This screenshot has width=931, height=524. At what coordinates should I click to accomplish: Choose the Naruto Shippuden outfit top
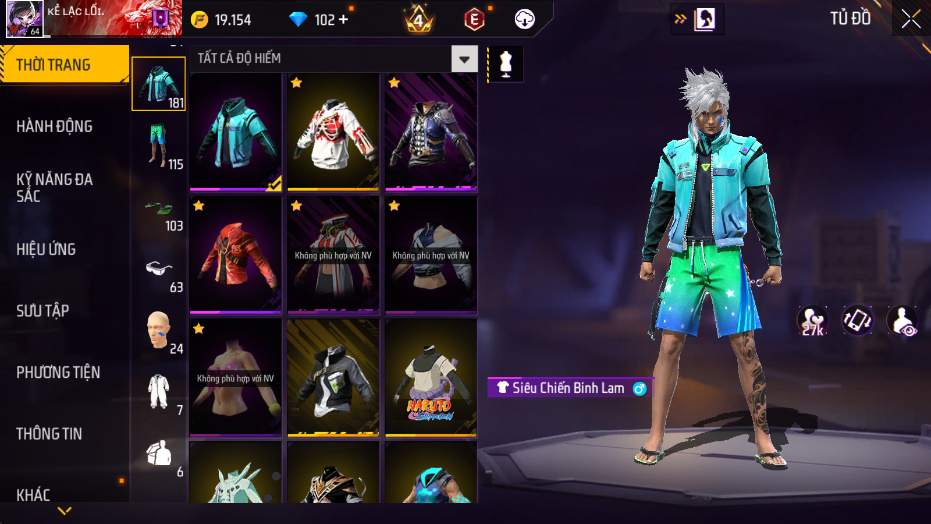(431, 377)
